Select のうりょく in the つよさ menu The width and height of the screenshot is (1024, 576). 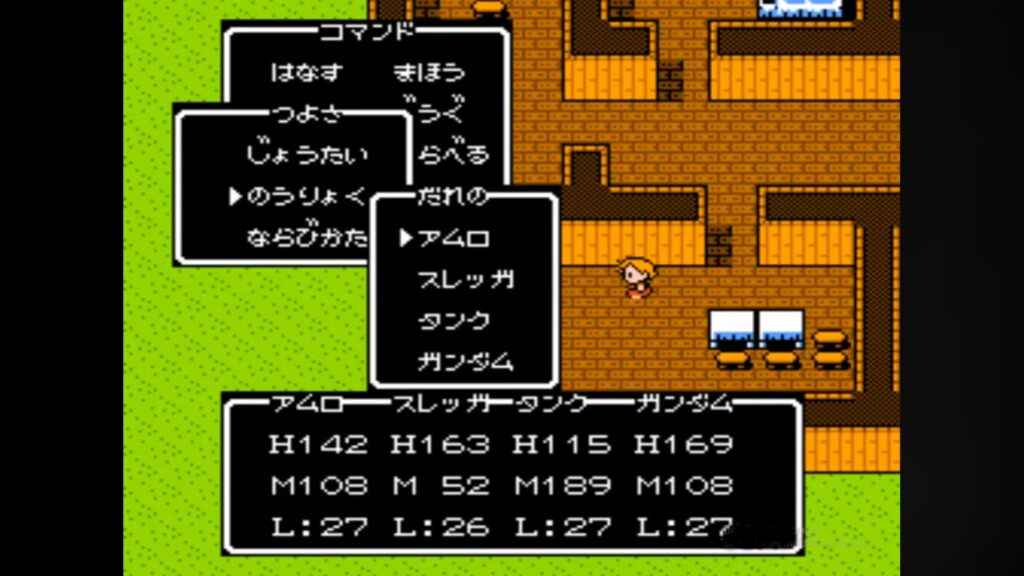tap(308, 197)
